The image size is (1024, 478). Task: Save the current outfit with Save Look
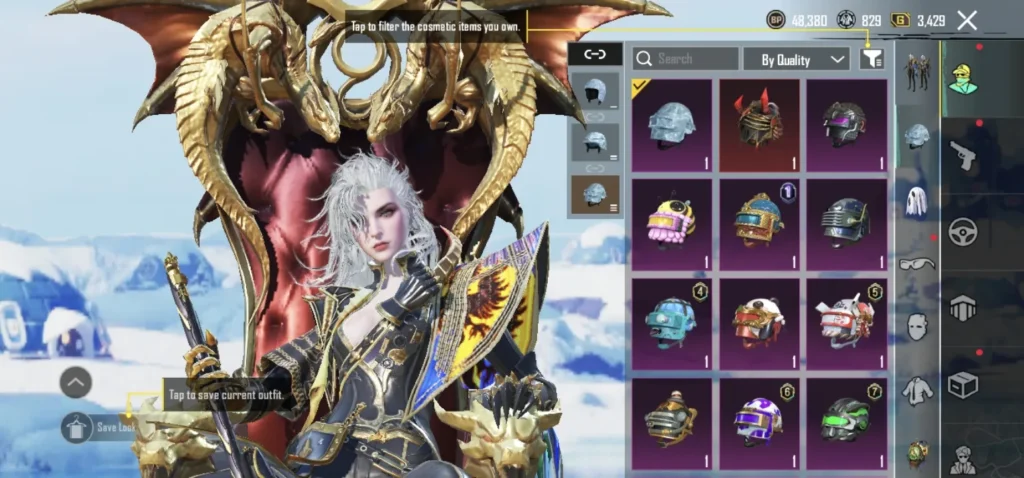click(101, 427)
